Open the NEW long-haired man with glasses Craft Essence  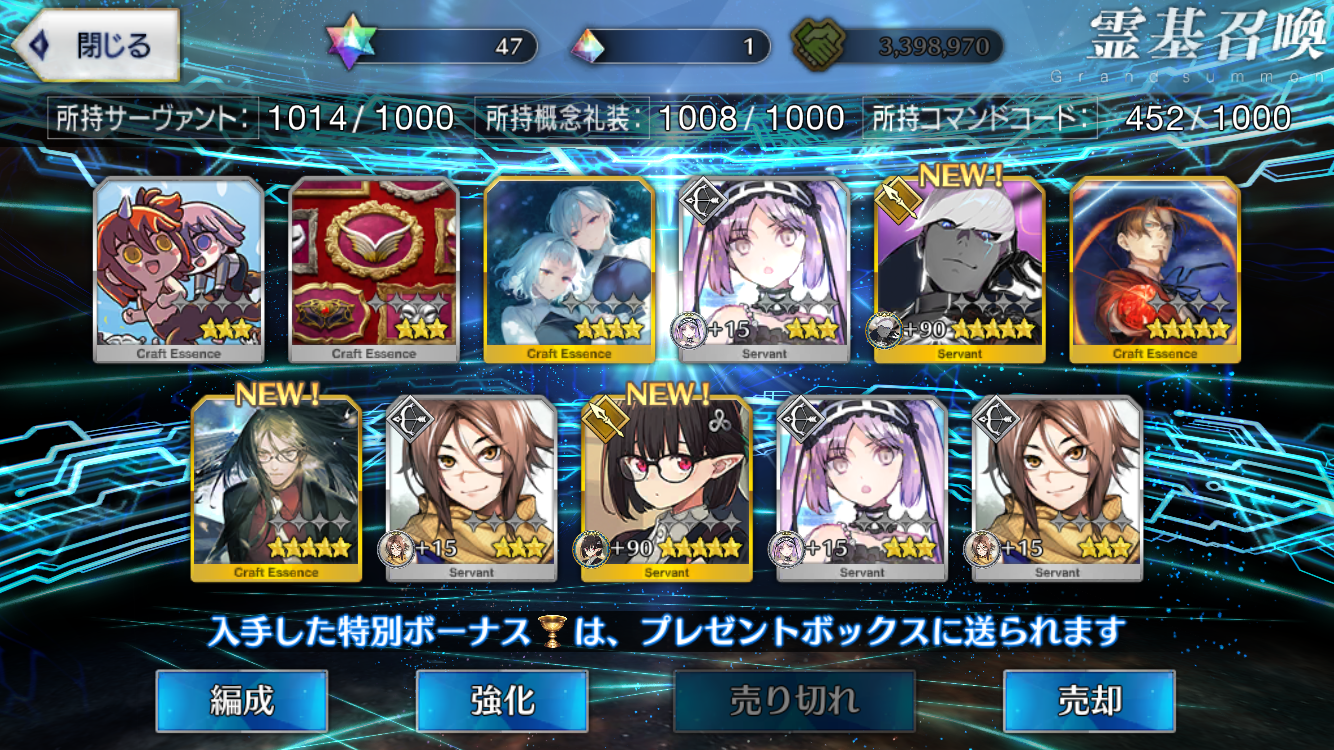pyautogui.click(x=276, y=488)
